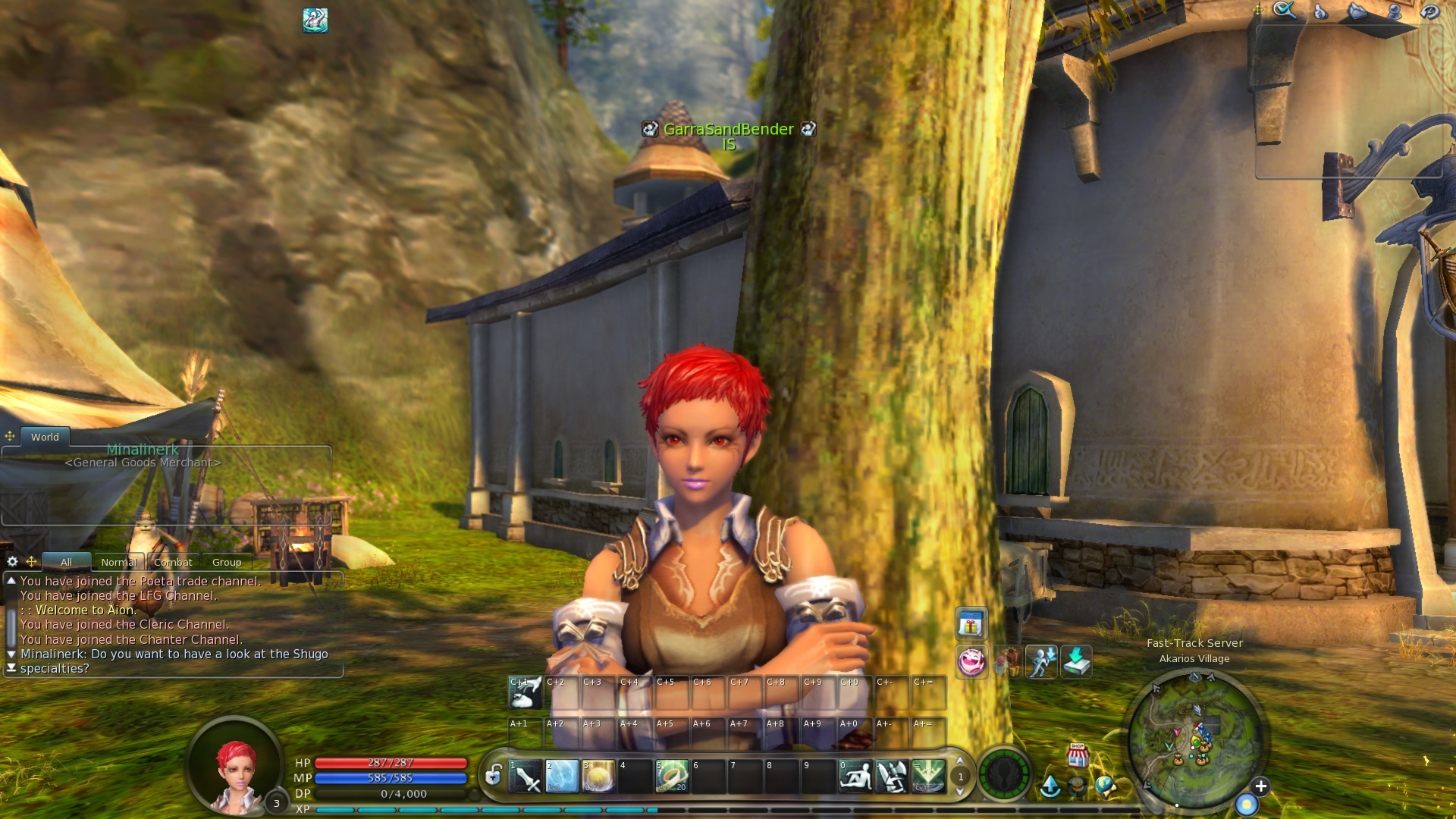Click the player character portrait

click(x=236, y=766)
